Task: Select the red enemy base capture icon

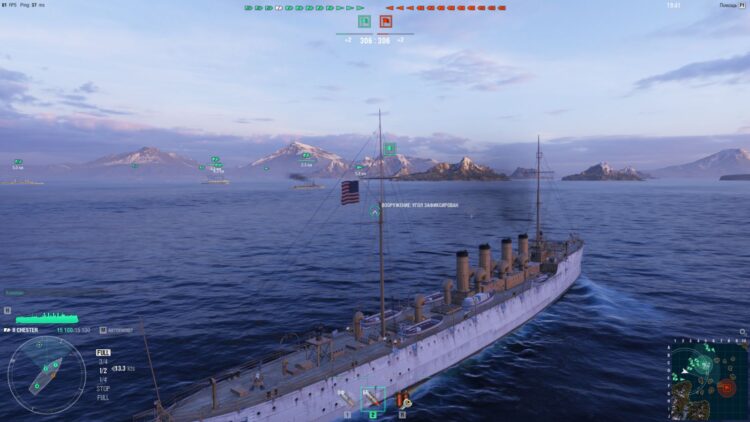Action: coord(385,21)
